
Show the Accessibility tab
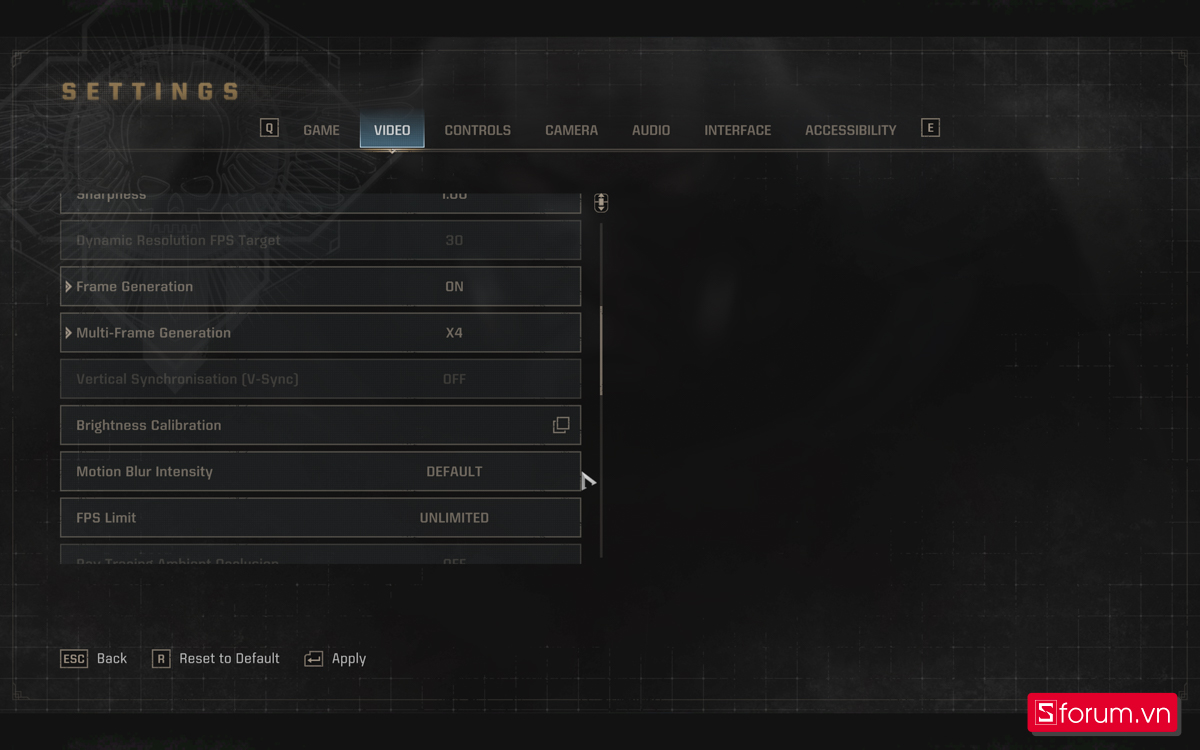click(850, 130)
